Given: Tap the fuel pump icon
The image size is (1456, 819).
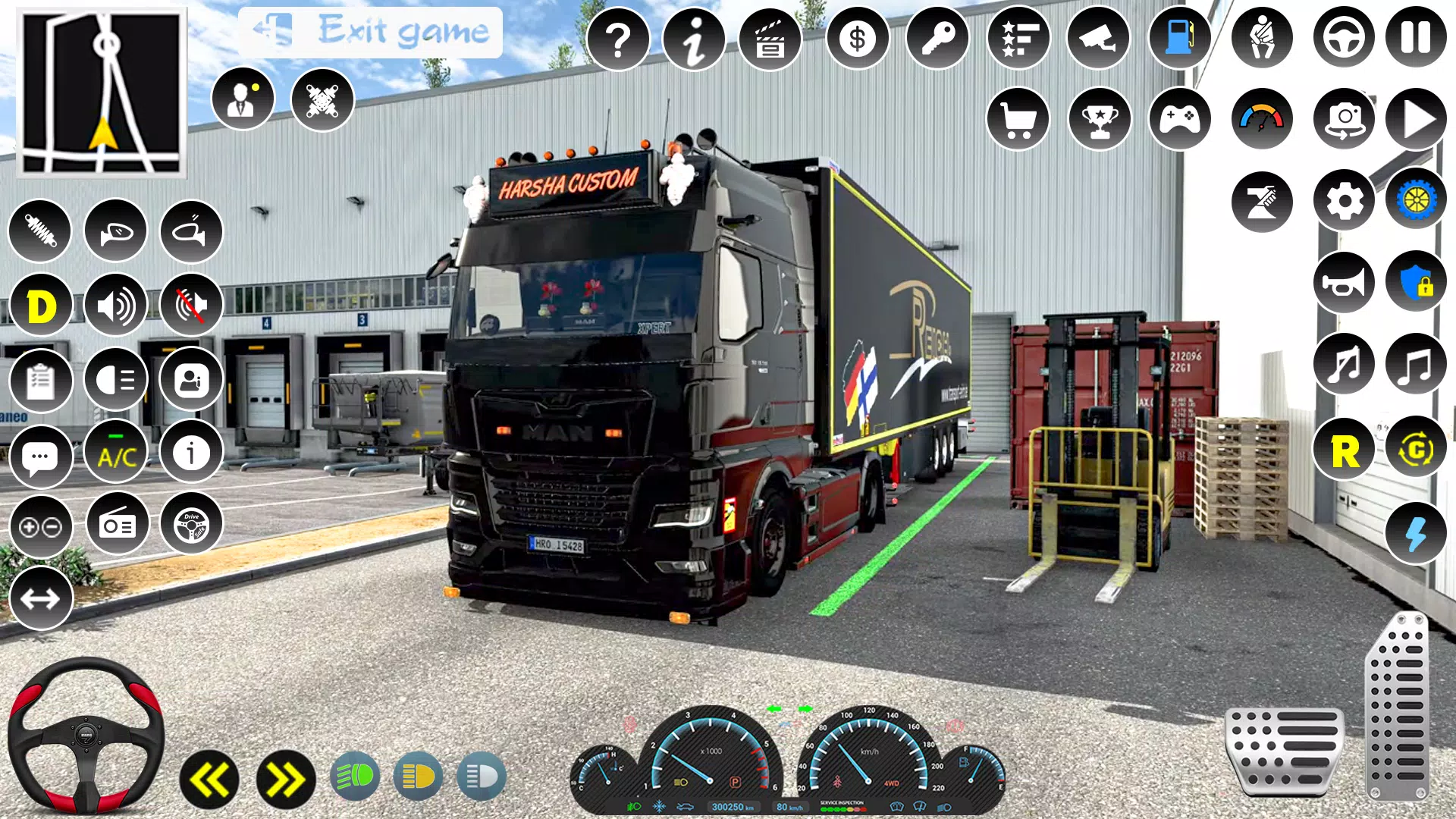Looking at the screenshot, I should click(x=1179, y=38).
